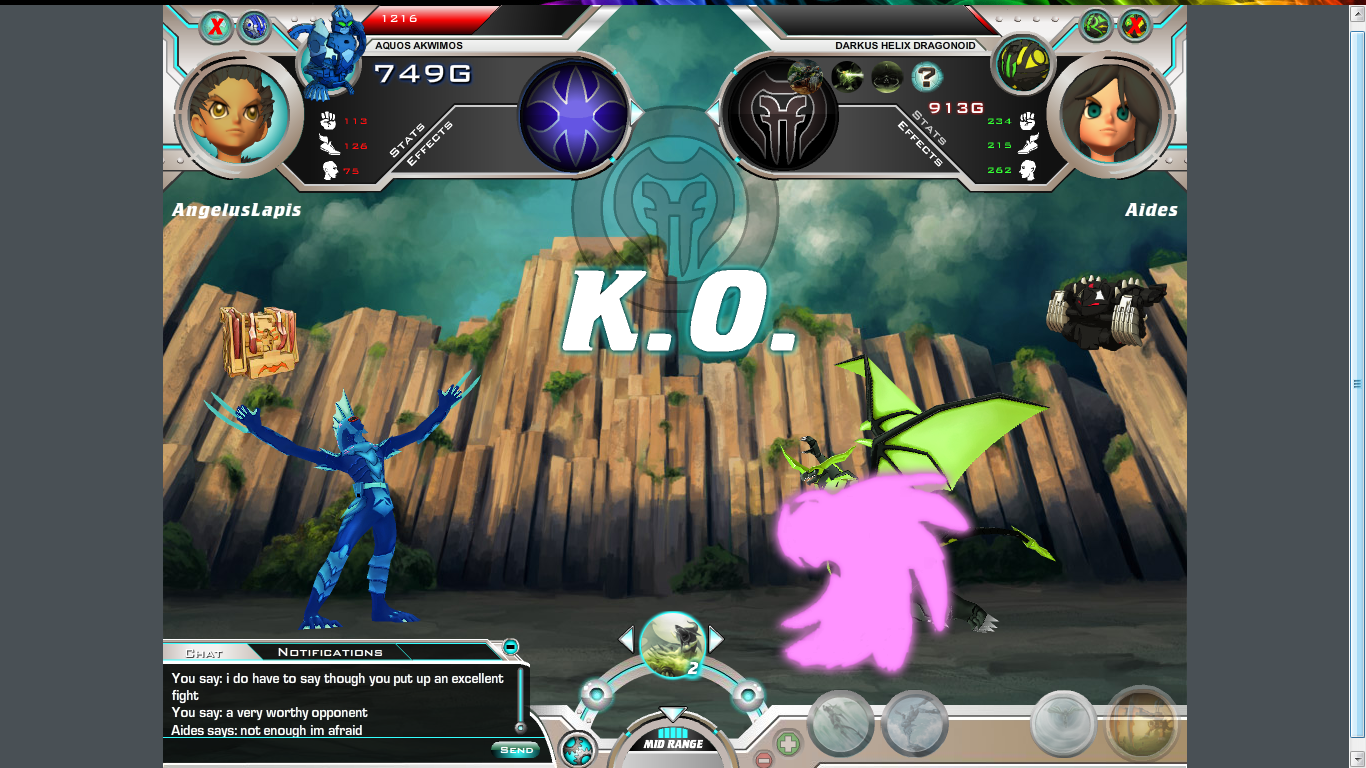Click the Darkus Helix Dragonoid ball icon
Image resolution: width=1366 pixels, height=768 pixels.
[x=1022, y=62]
